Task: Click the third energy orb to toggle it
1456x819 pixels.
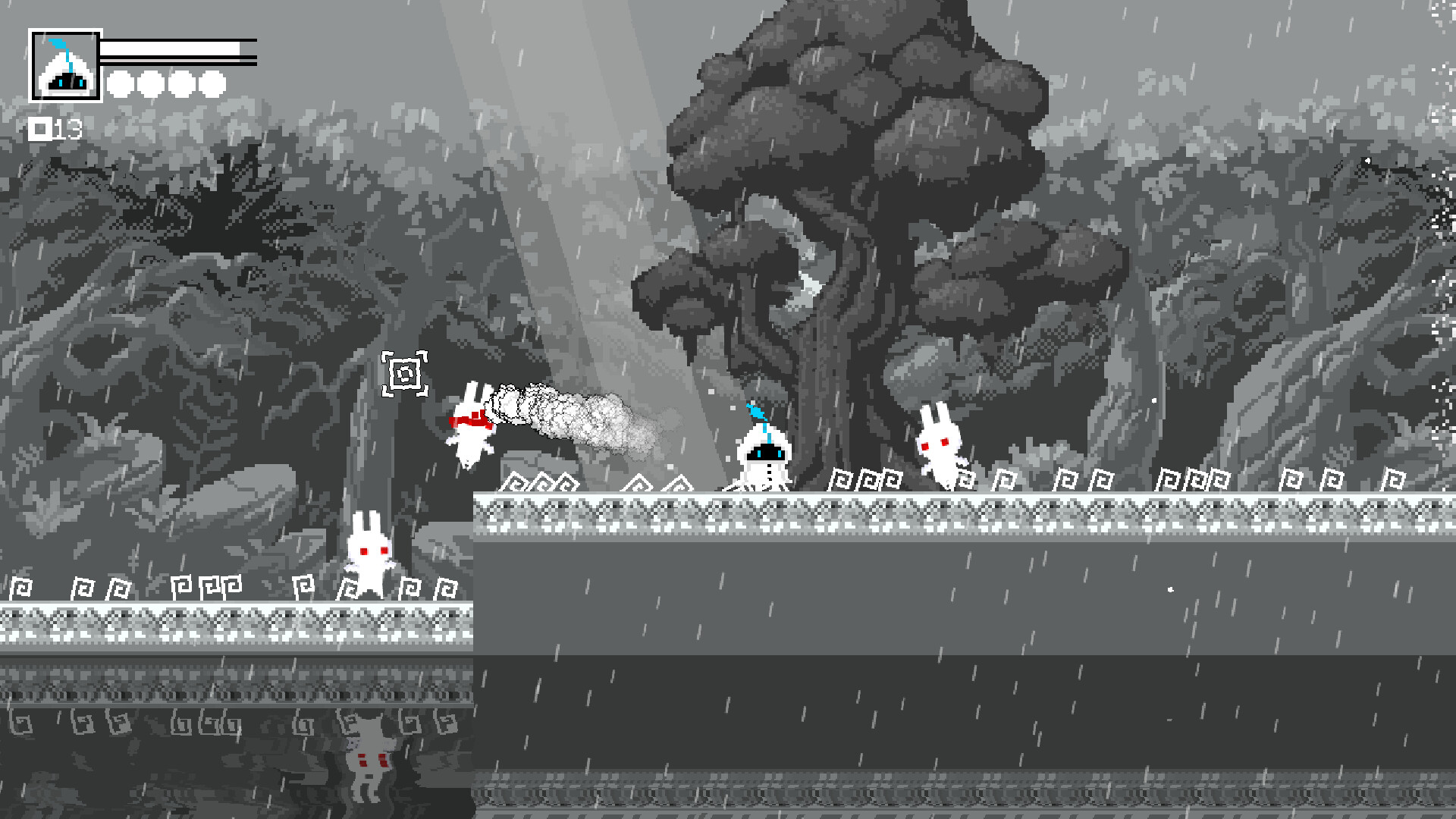Action: pyautogui.click(x=180, y=83)
